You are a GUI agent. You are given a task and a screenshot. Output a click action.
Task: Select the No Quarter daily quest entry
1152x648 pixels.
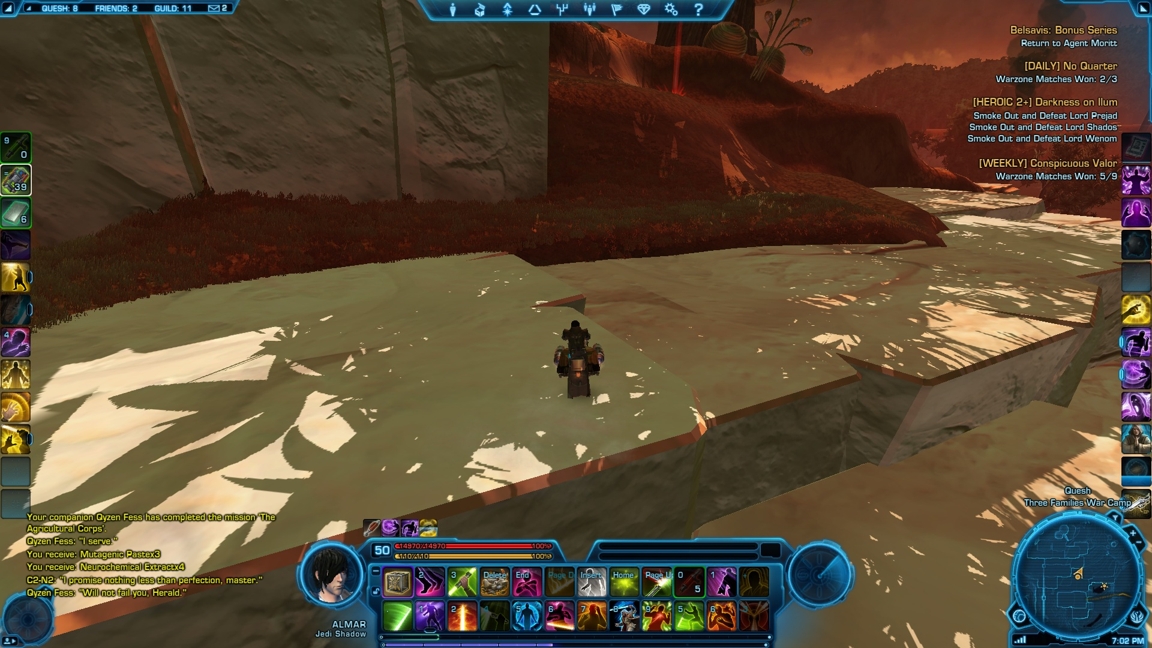click(x=1070, y=66)
